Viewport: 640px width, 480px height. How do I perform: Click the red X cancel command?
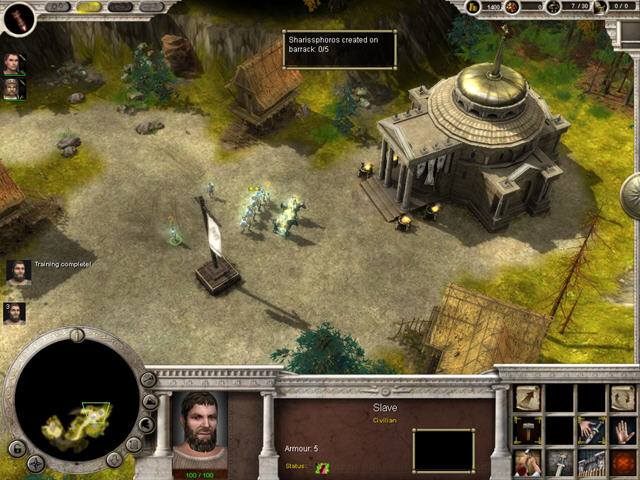coord(623,462)
